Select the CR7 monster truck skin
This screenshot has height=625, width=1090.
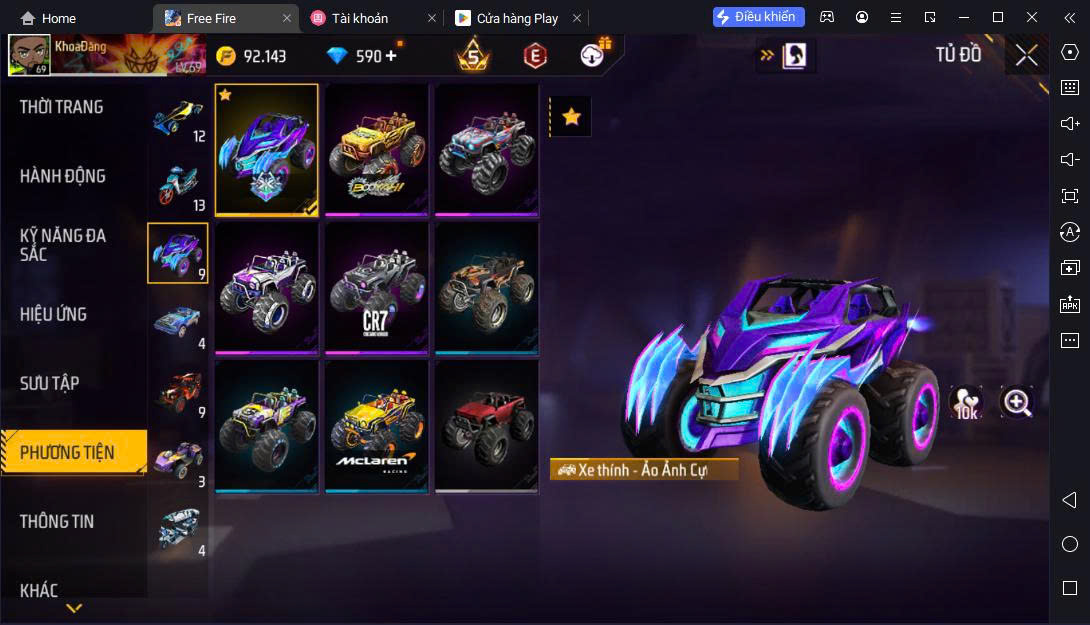377,288
